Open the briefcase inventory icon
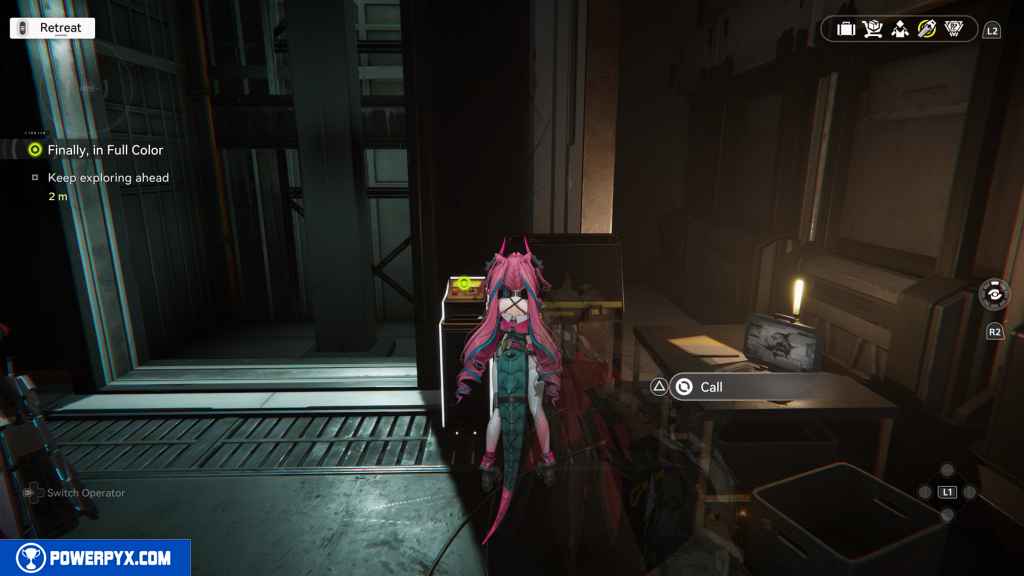Viewport: 1024px width, 576px height. (x=846, y=29)
